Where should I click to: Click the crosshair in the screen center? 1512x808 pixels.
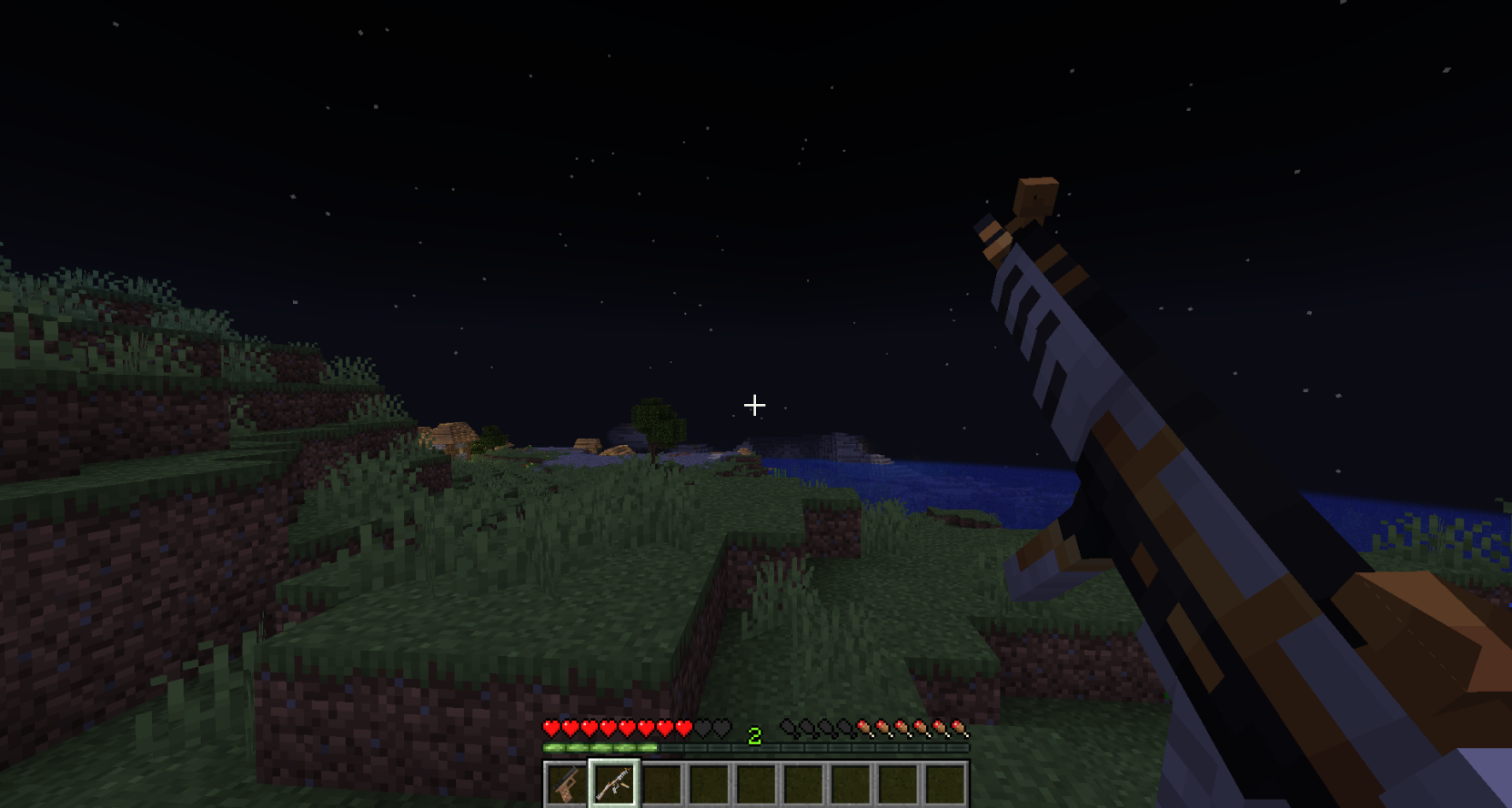(x=753, y=405)
